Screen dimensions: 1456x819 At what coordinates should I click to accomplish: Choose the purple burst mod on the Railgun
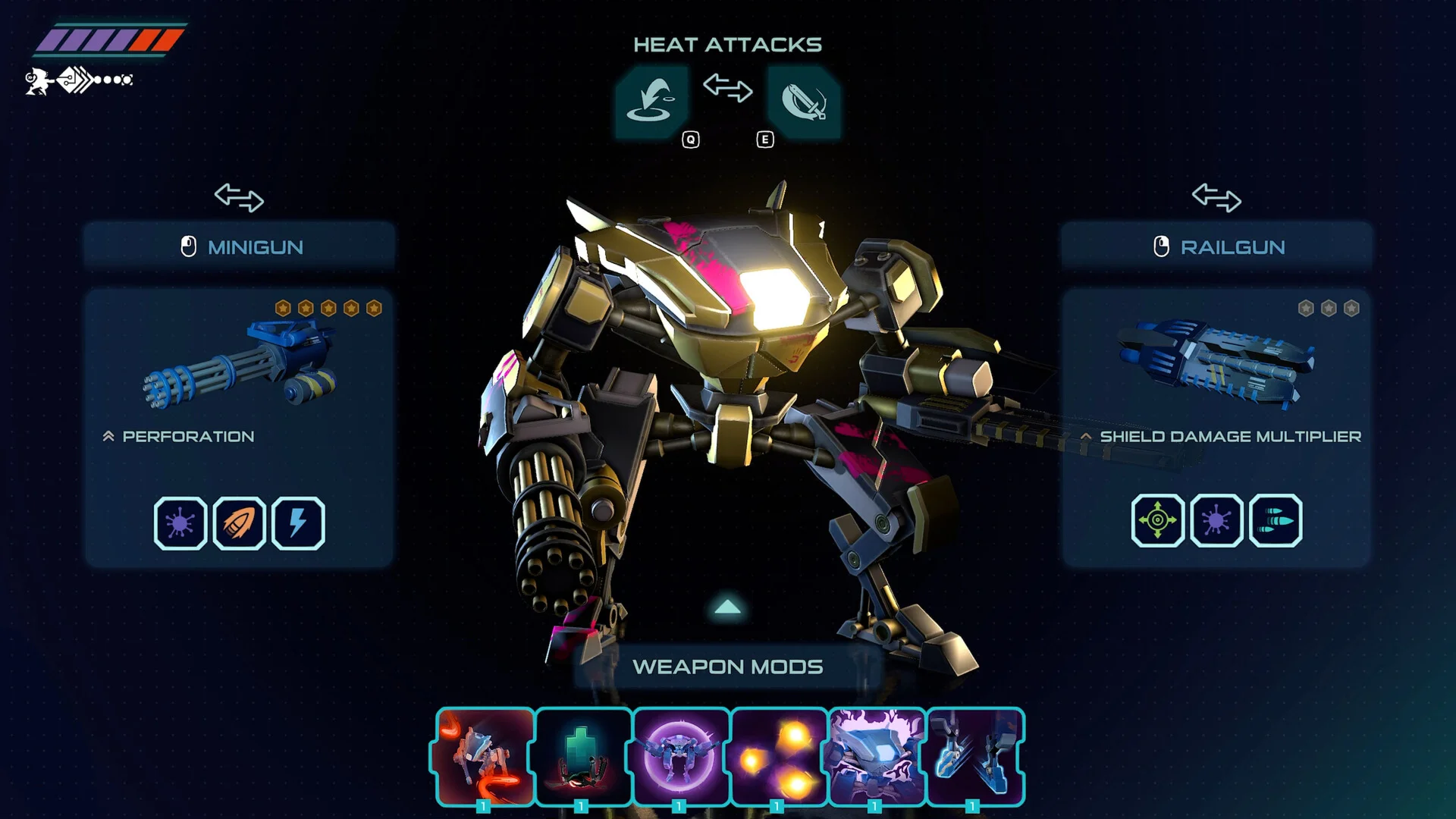pos(1216,520)
